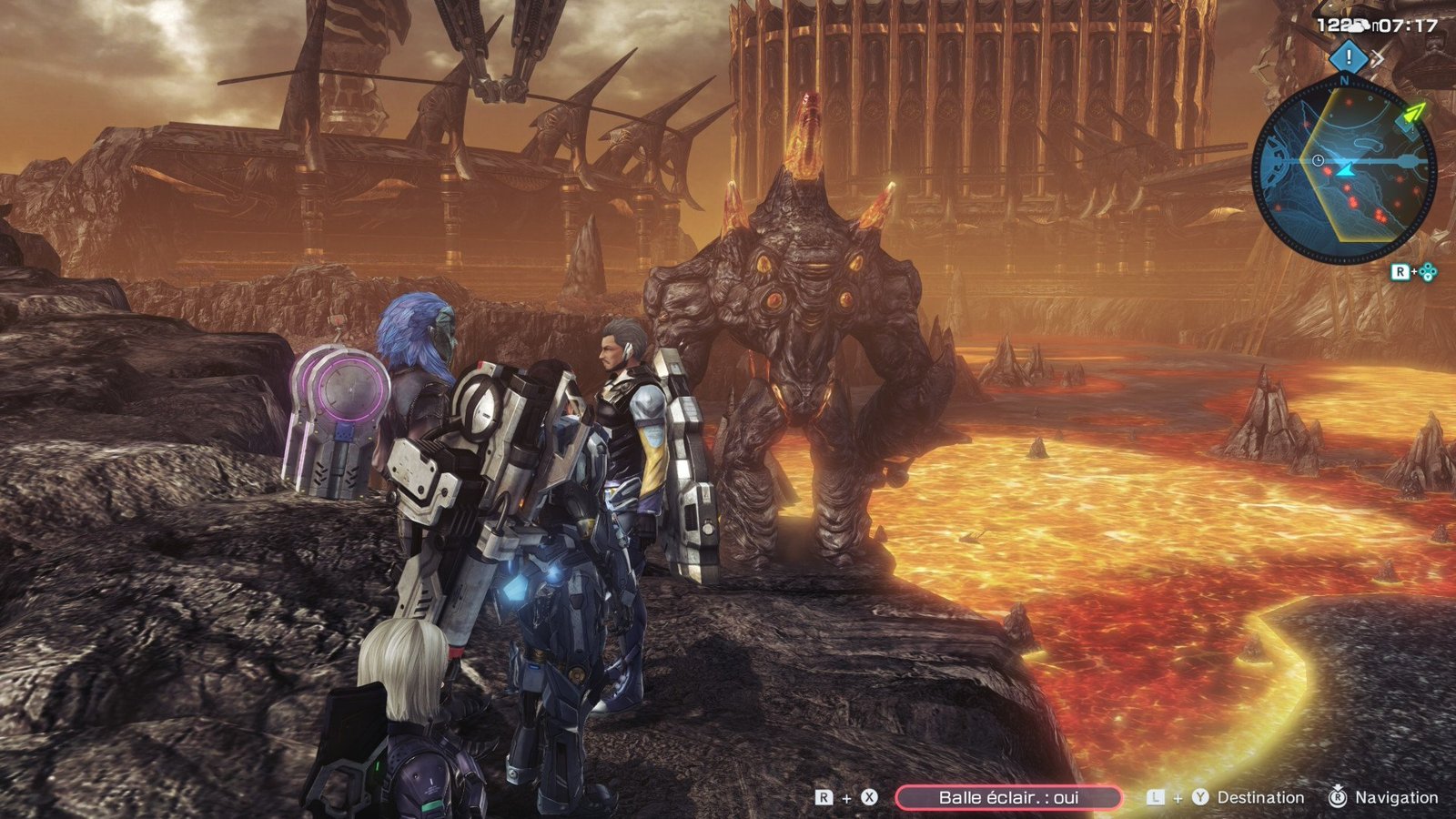The image size is (1456, 819).
Task: Select the blue diamond quest alert icon
Action: click(1348, 58)
